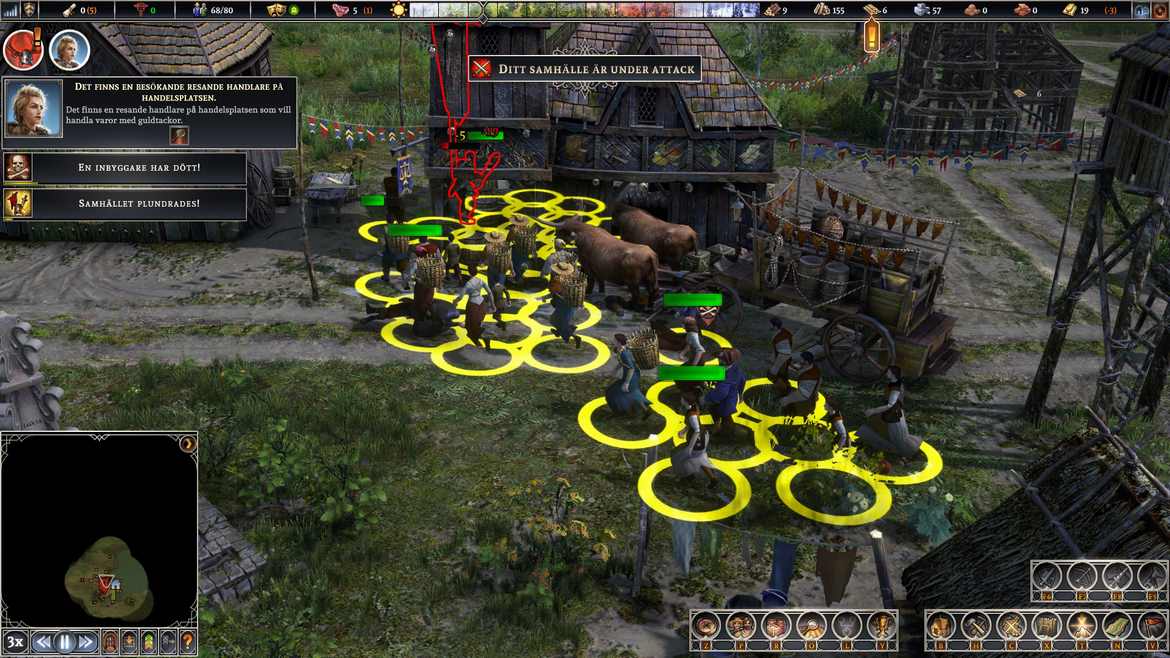Open the top-right corner menu button

[x=1158, y=10]
